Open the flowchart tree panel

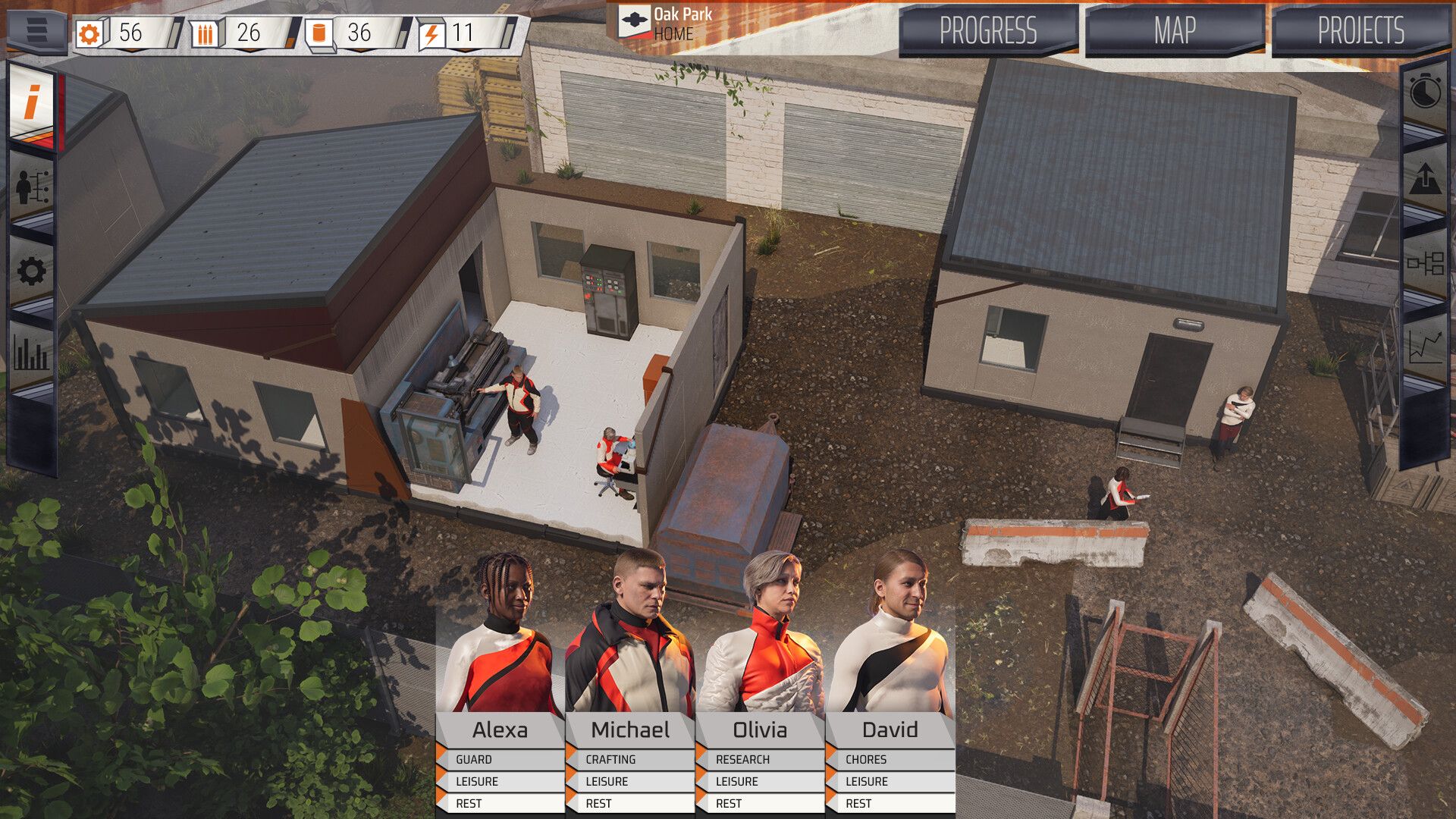pos(1425,264)
